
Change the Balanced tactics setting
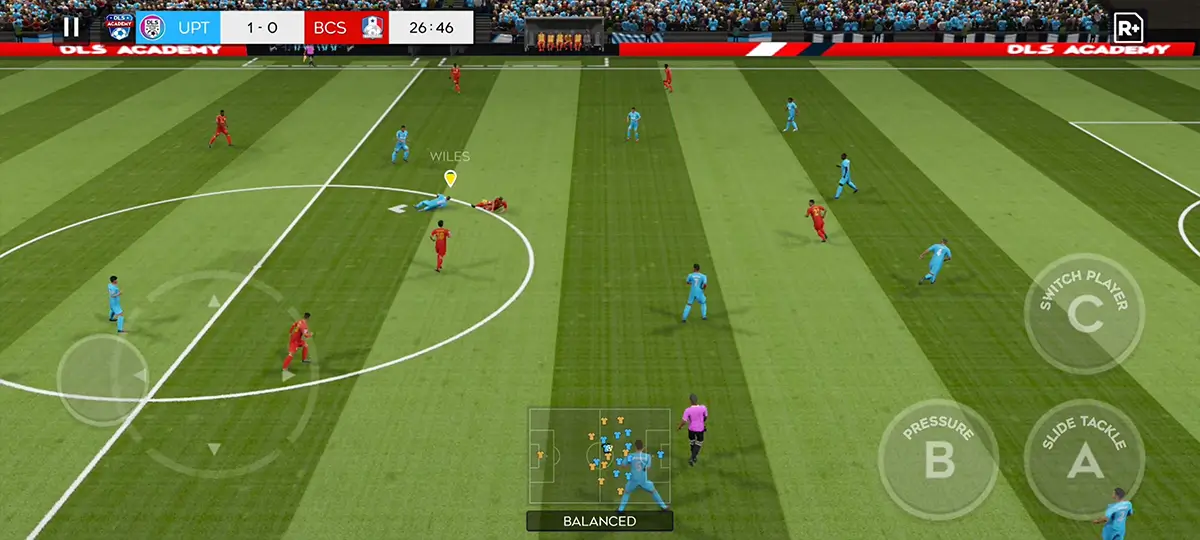(599, 521)
